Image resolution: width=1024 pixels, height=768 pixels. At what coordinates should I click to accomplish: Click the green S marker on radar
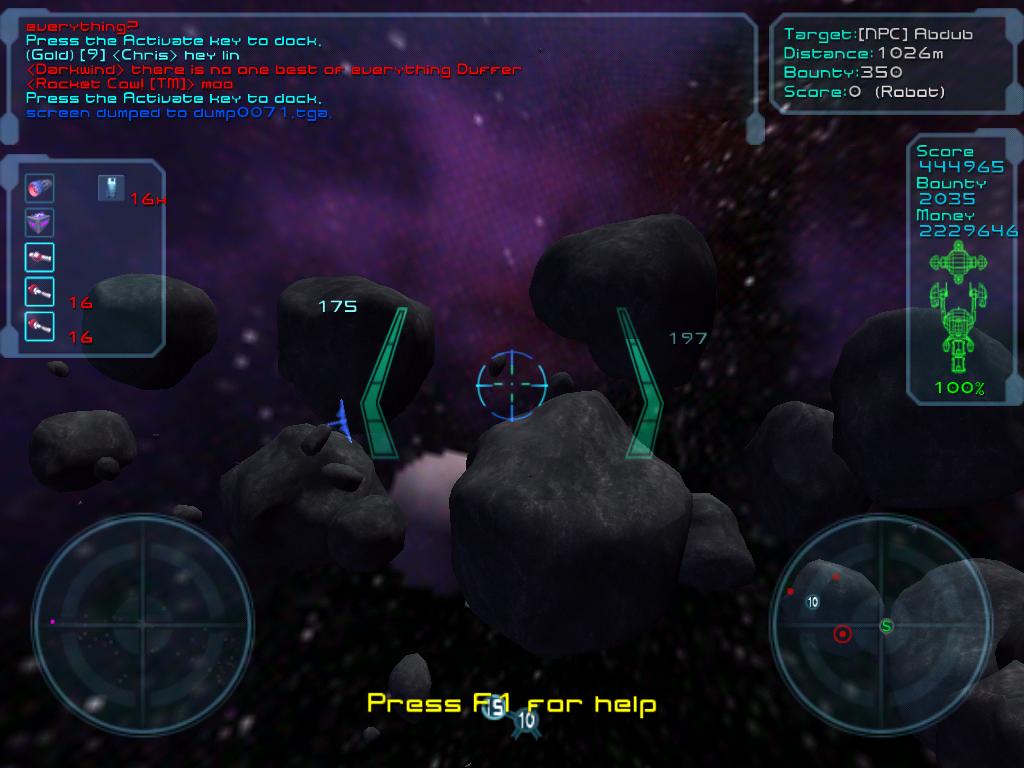pyautogui.click(x=886, y=626)
